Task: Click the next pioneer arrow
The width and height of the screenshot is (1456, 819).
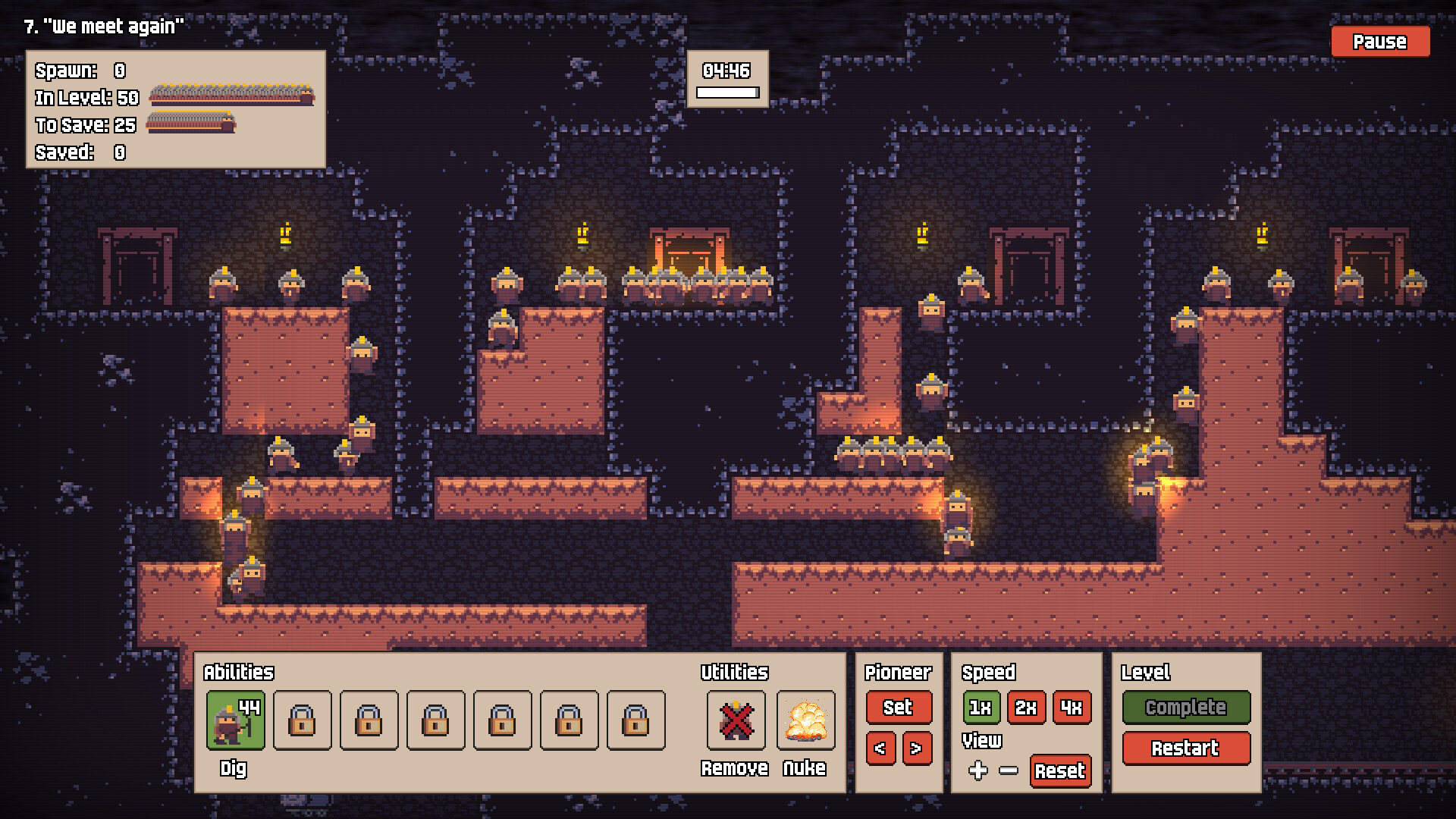Action: (916, 748)
